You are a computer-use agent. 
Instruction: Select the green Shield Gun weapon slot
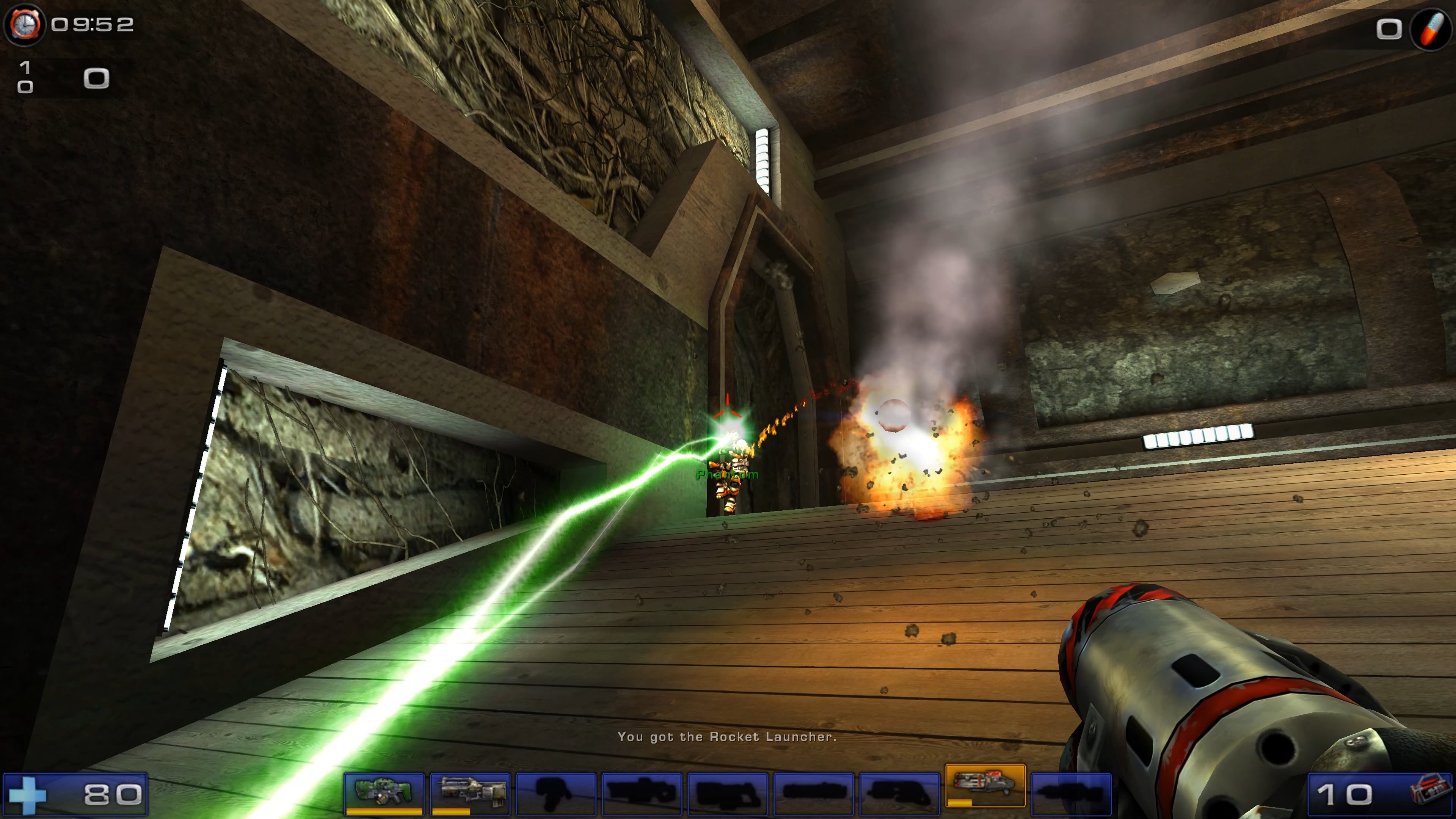click(x=384, y=792)
